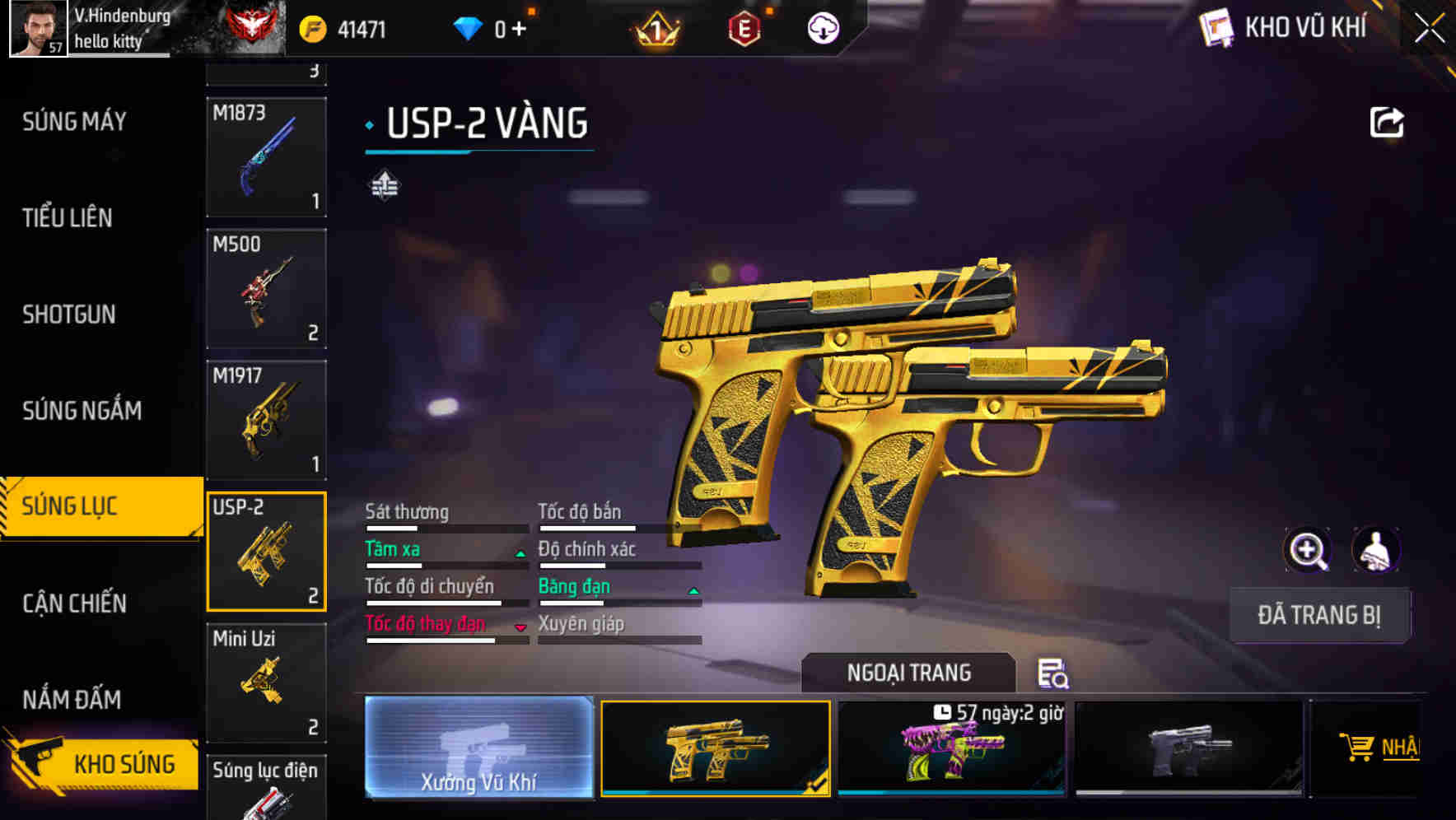Preview the skin on character icon
The height and width of the screenshot is (820, 1456).
click(1375, 550)
